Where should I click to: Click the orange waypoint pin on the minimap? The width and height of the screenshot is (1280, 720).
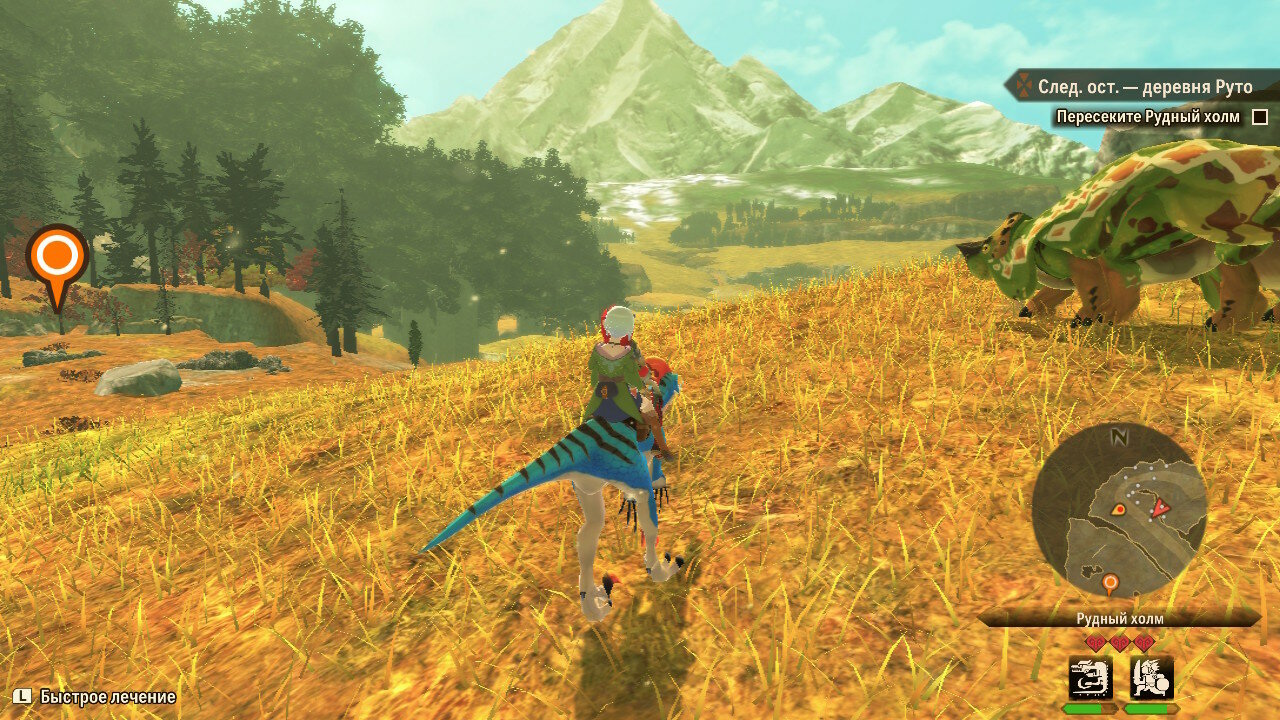tap(1109, 582)
